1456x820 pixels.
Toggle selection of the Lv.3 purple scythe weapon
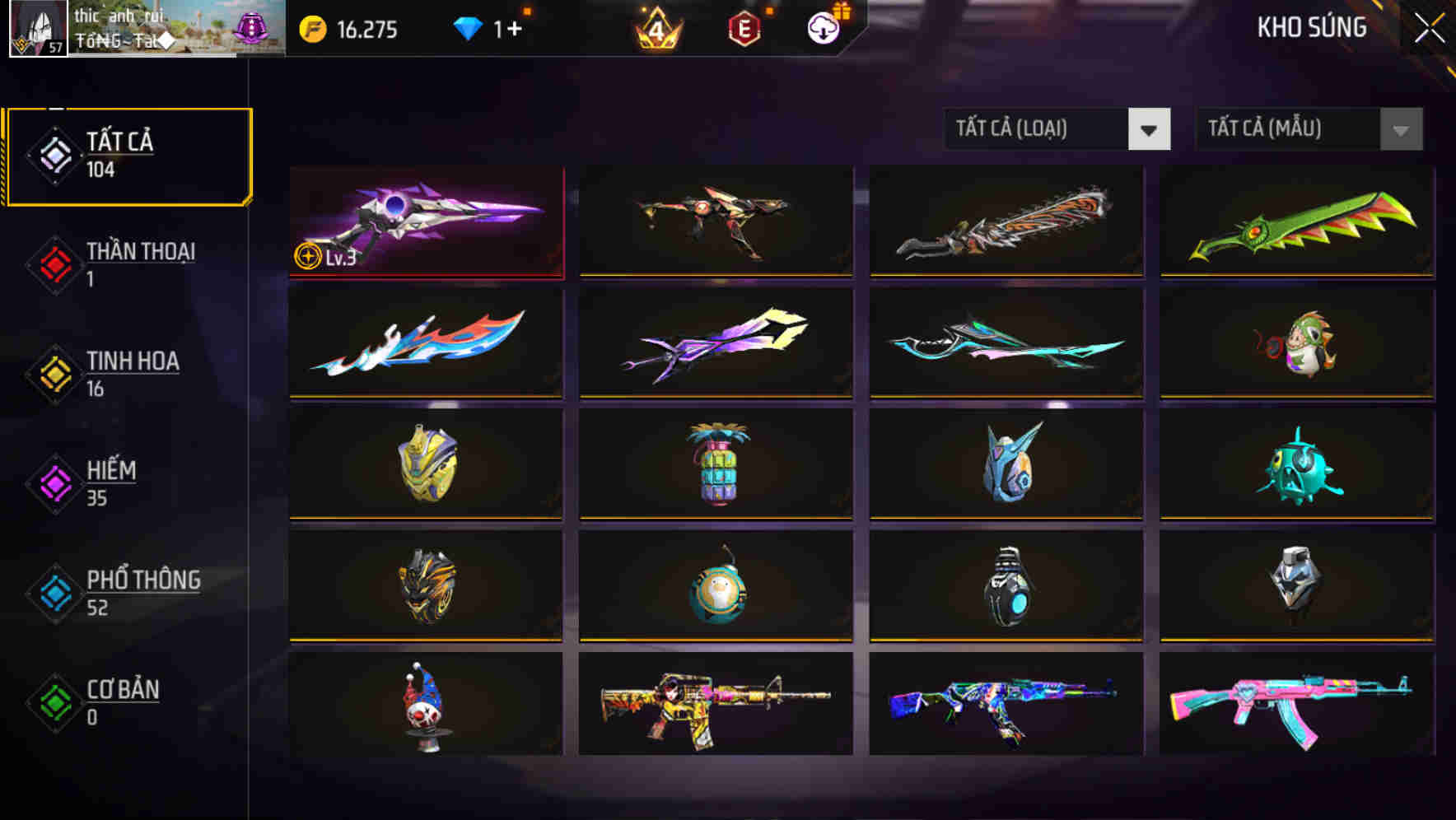(425, 222)
